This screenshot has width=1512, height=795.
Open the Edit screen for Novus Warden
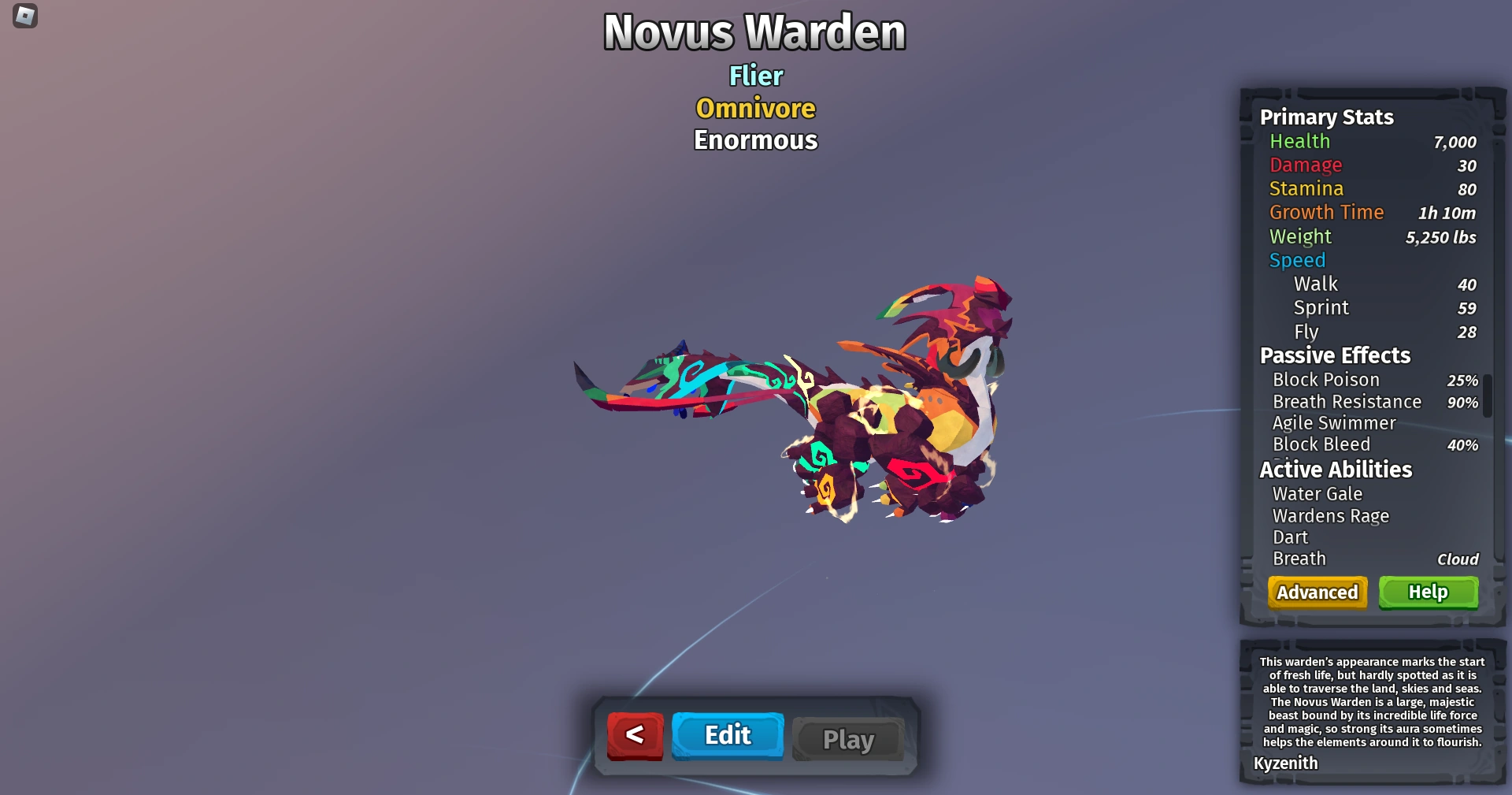tap(727, 735)
